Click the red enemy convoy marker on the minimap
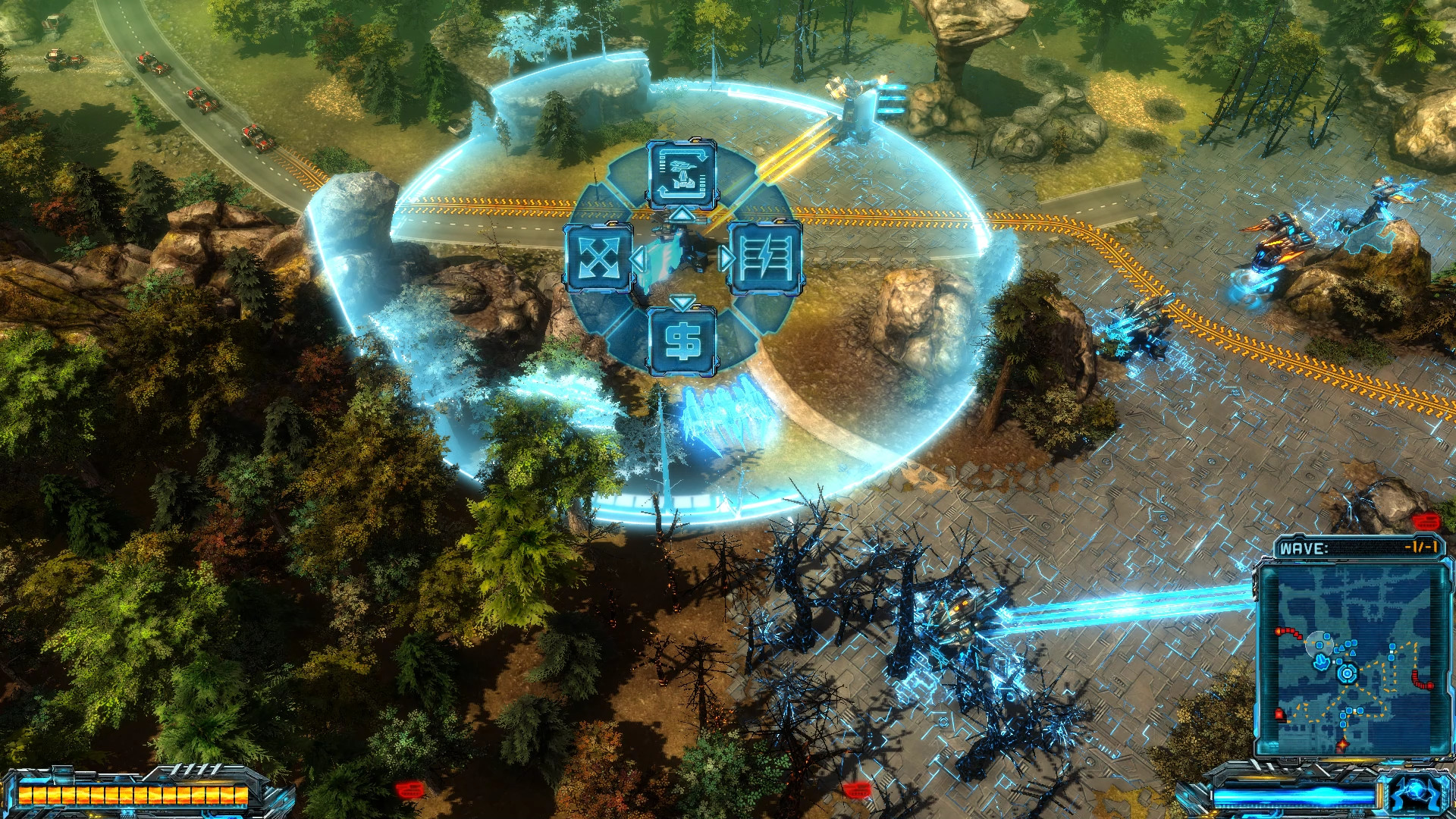The image size is (1456, 819). pyautogui.click(x=1288, y=632)
